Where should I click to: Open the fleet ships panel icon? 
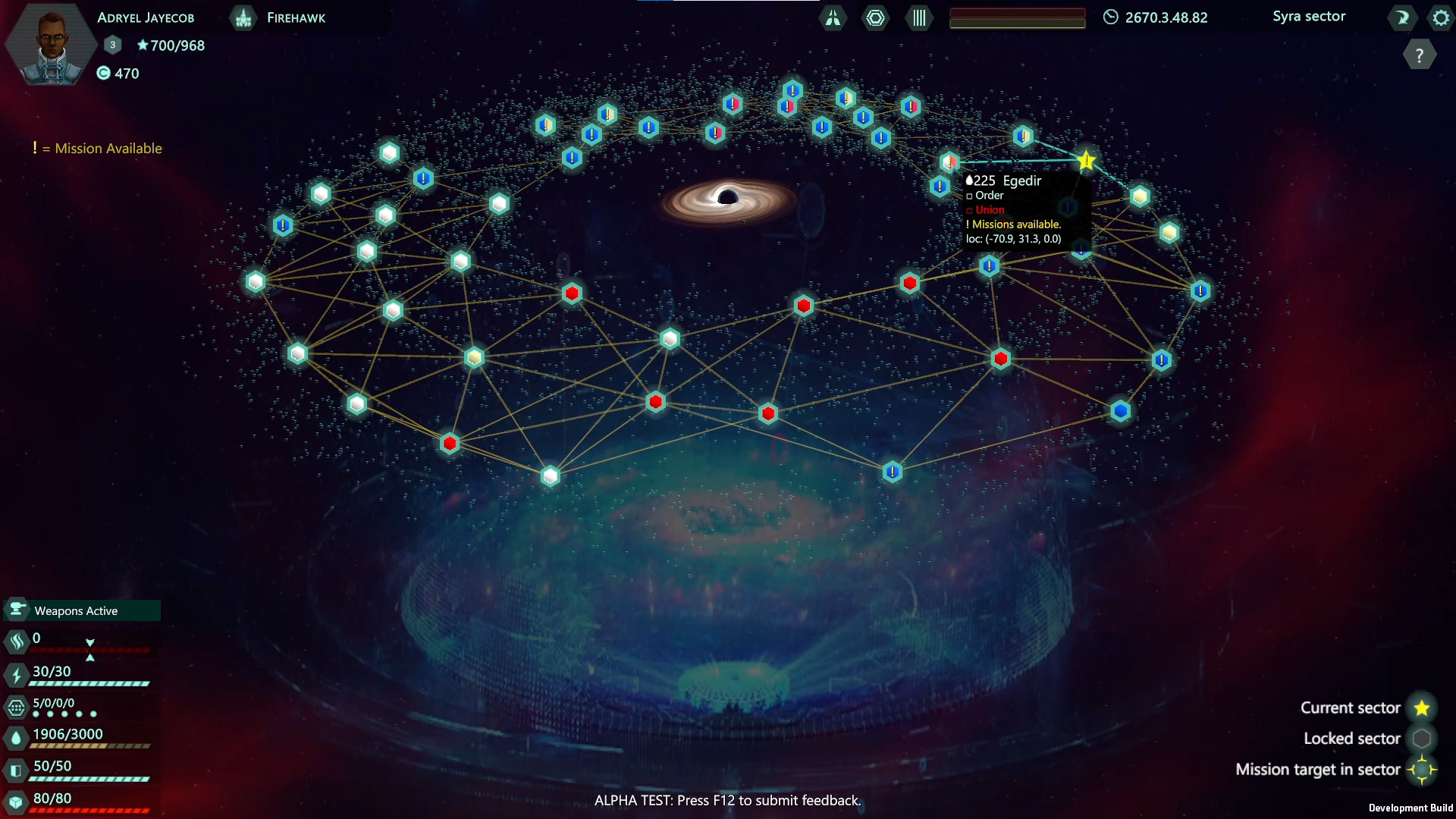coord(833,18)
